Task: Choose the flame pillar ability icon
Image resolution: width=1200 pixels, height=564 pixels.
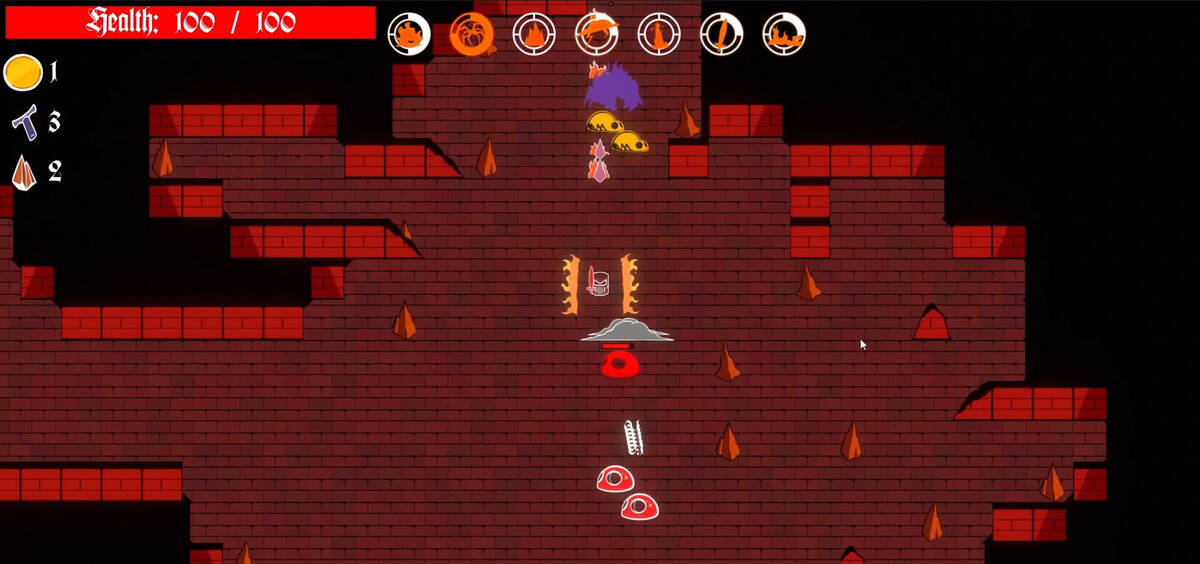Action: (659, 34)
